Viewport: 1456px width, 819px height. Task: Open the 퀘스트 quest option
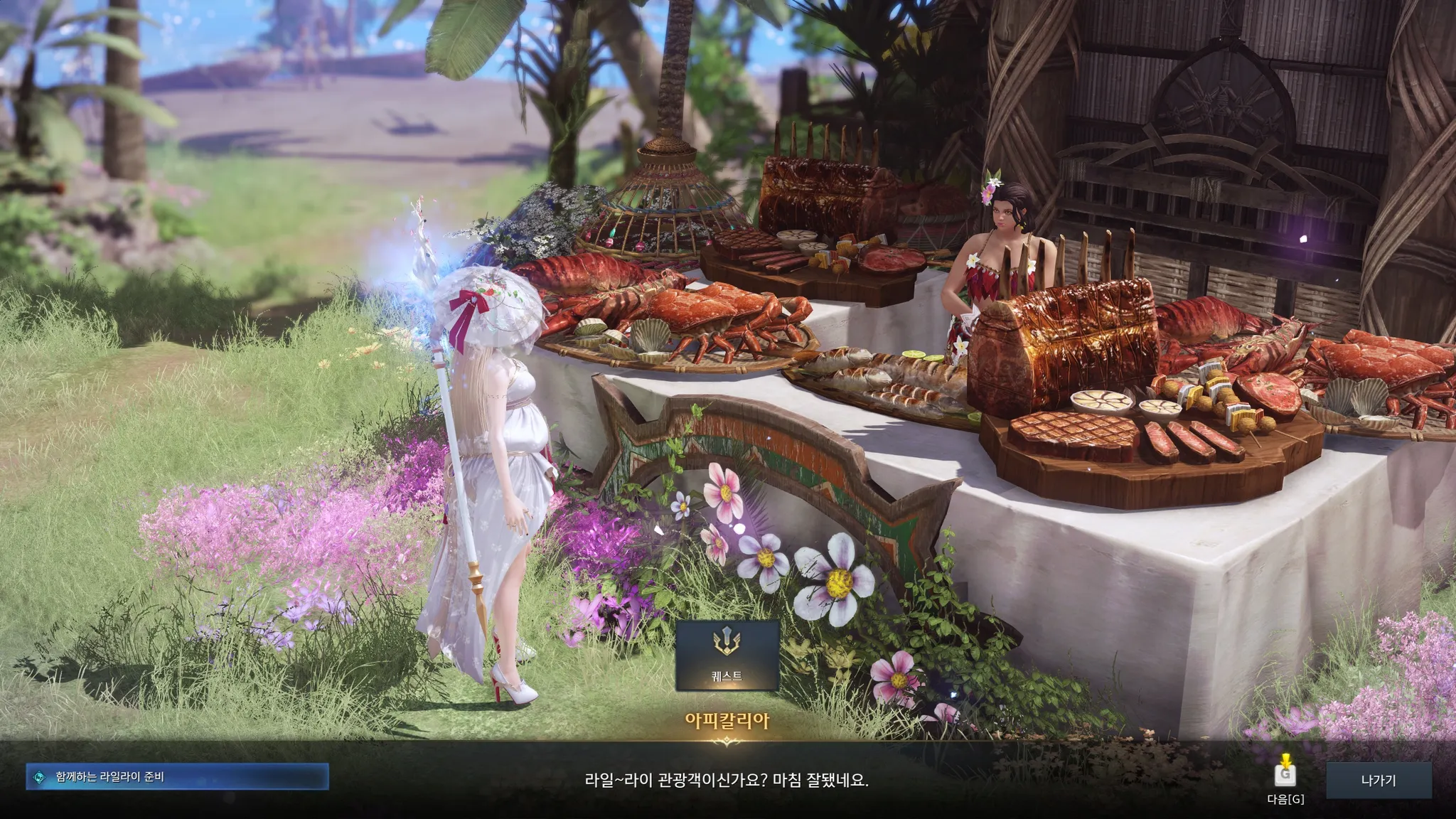click(x=727, y=655)
